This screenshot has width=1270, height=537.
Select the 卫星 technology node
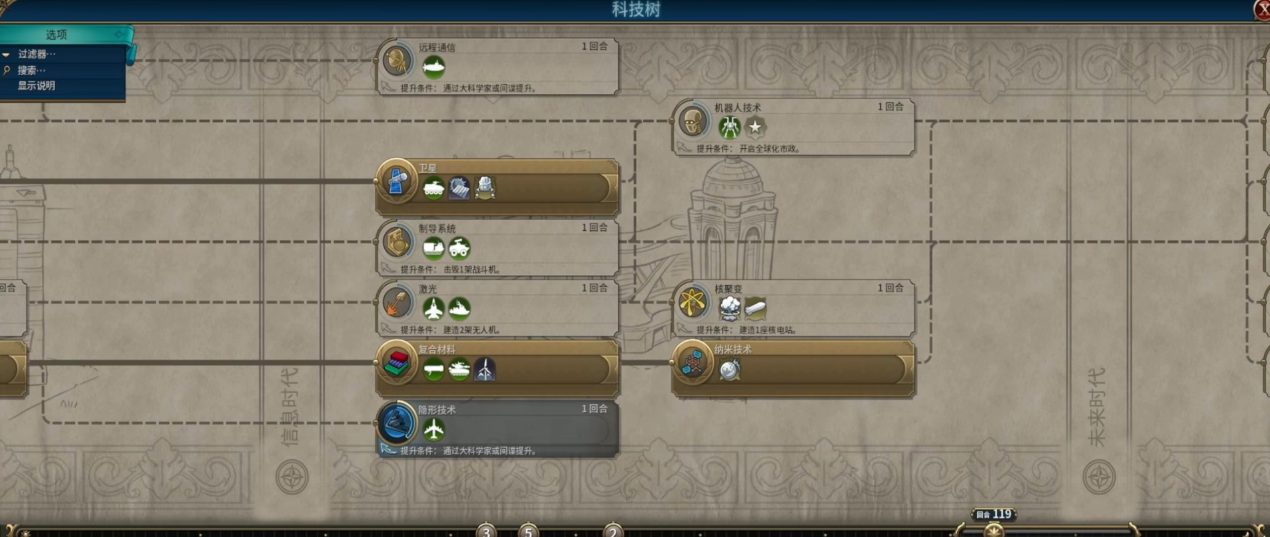(497, 187)
